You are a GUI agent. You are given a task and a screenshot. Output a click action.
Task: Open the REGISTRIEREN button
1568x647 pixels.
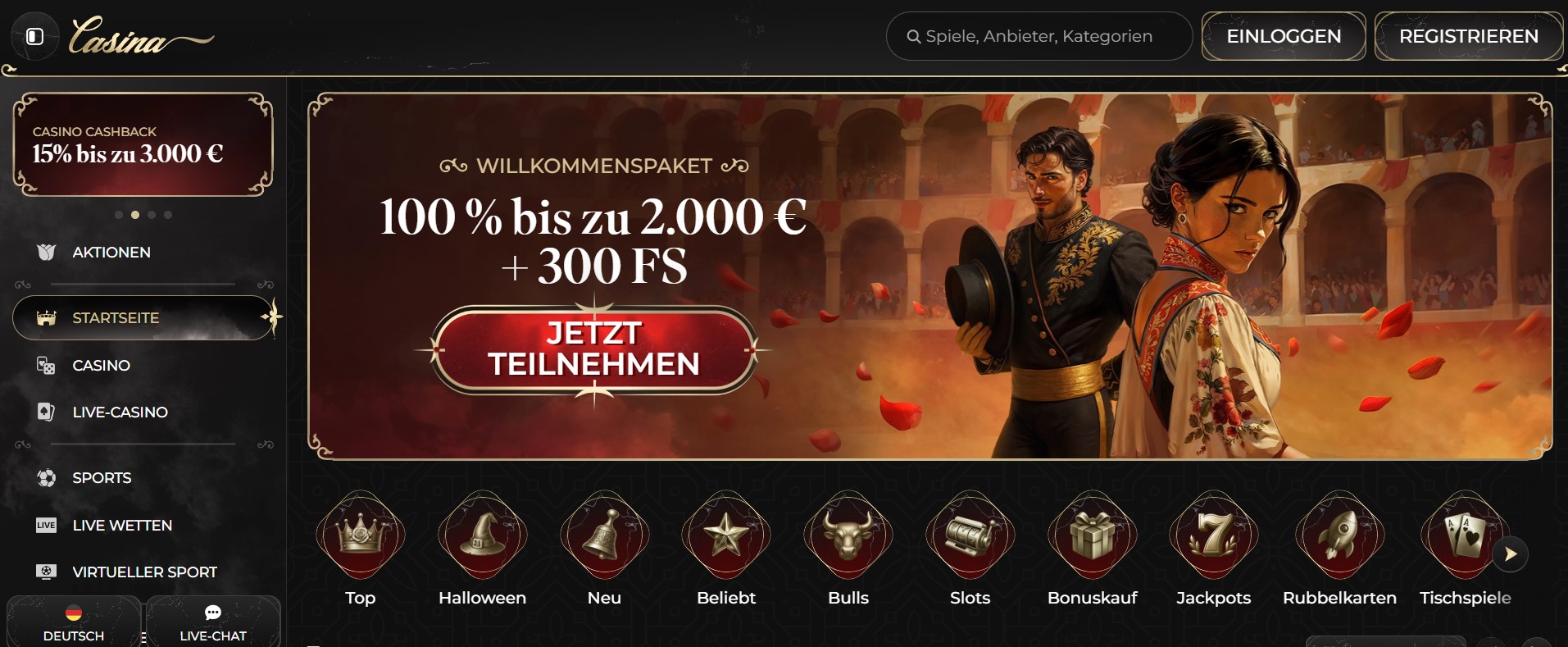click(1469, 36)
